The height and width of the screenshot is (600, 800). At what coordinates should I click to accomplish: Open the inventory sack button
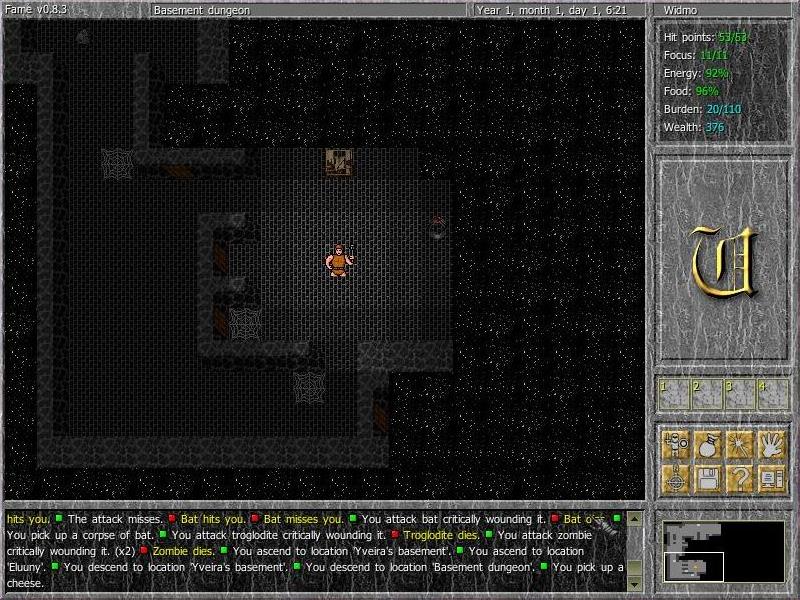coord(707,443)
